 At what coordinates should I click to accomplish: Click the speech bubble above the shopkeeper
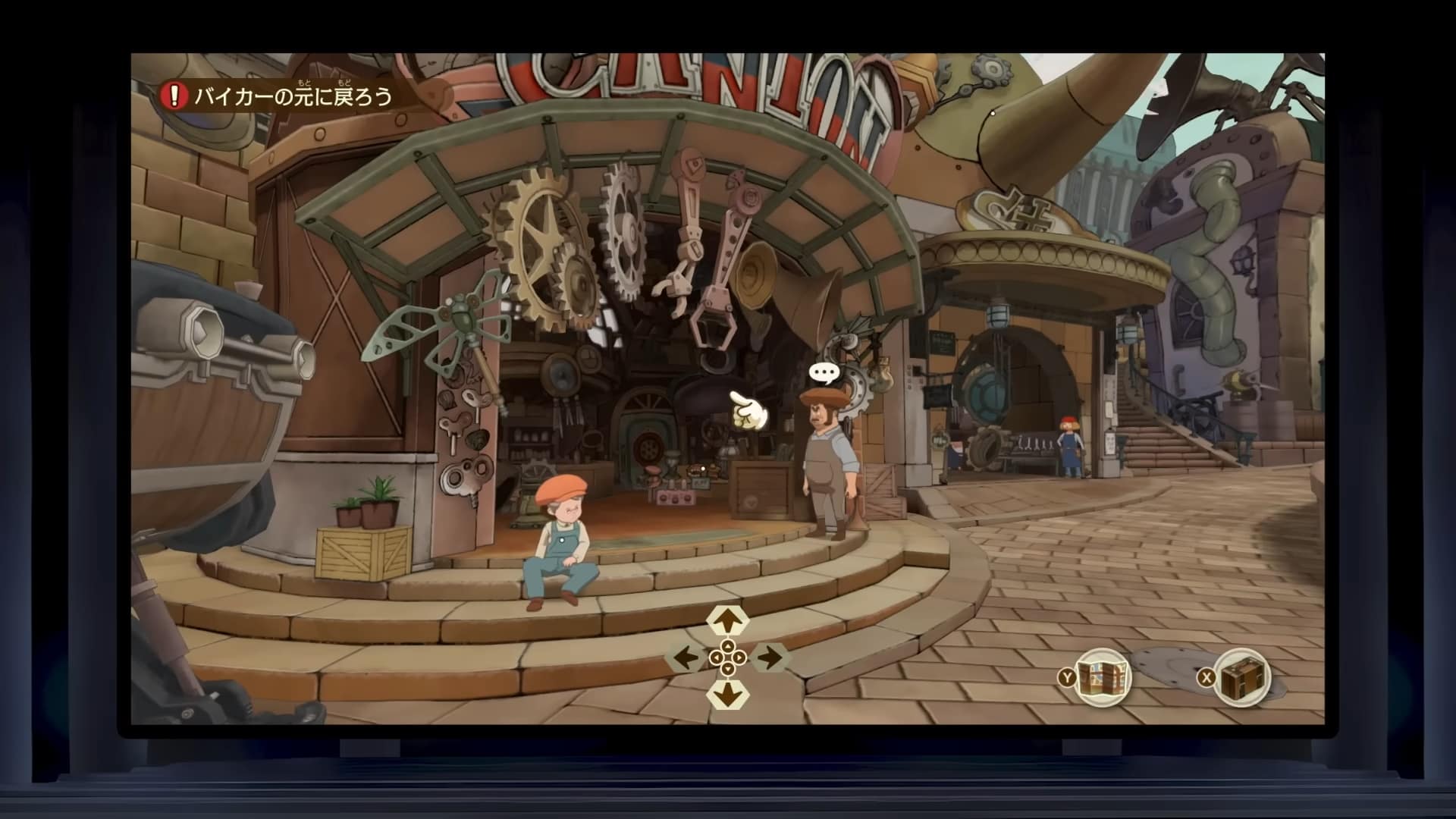pyautogui.click(x=824, y=373)
